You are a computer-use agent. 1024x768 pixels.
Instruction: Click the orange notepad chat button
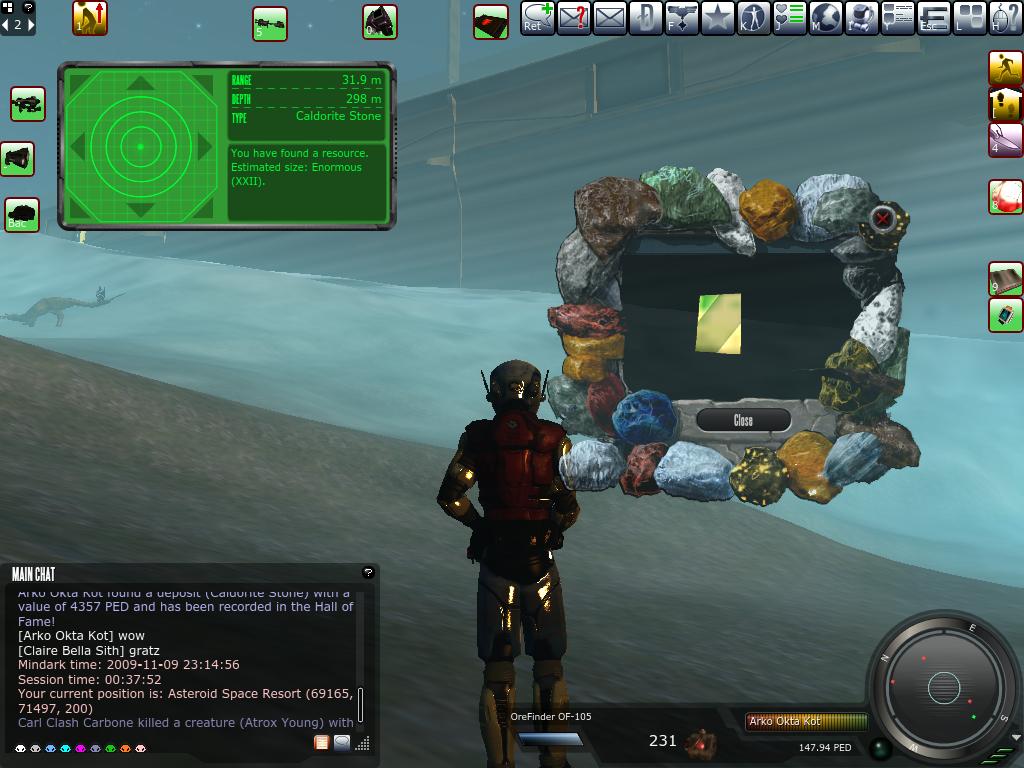click(x=321, y=742)
